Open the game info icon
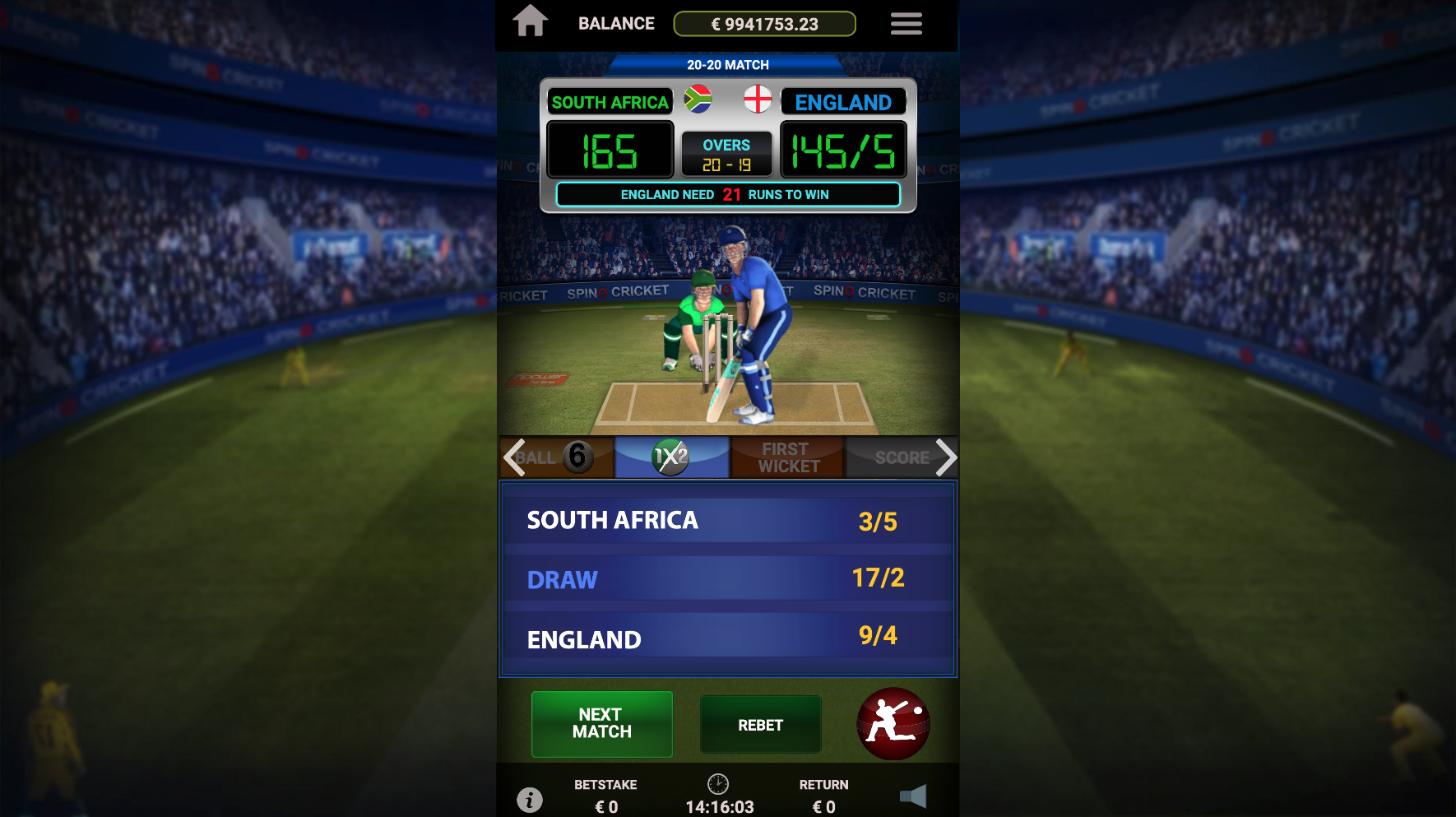 pos(530,799)
